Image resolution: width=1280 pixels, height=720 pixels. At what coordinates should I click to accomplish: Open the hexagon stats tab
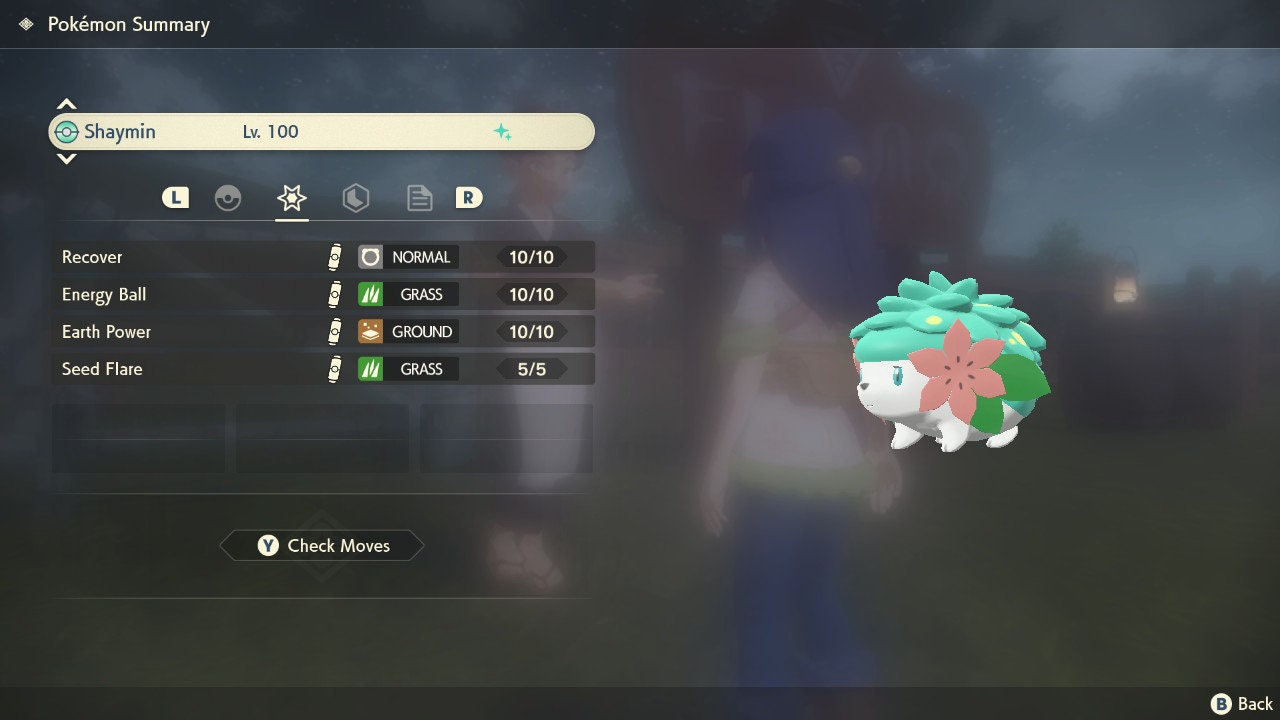(355, 198)
